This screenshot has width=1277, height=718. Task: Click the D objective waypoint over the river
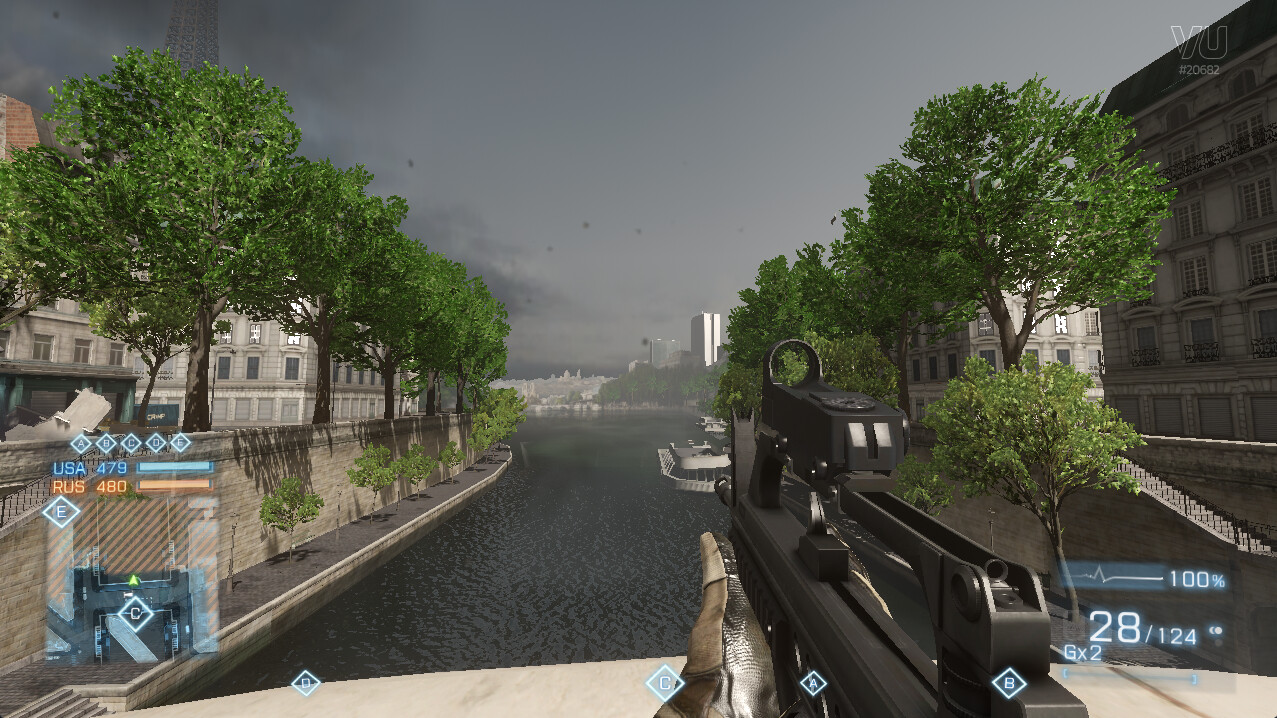305,683
